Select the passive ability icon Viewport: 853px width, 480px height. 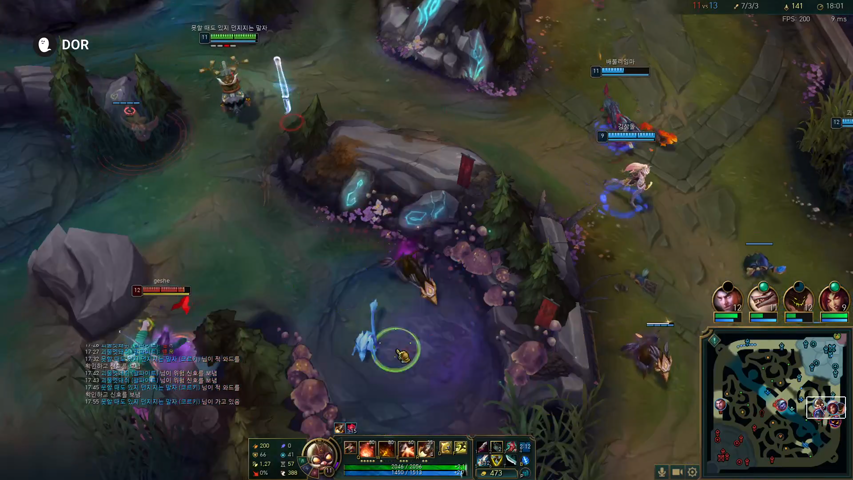[x=350, y=449]
